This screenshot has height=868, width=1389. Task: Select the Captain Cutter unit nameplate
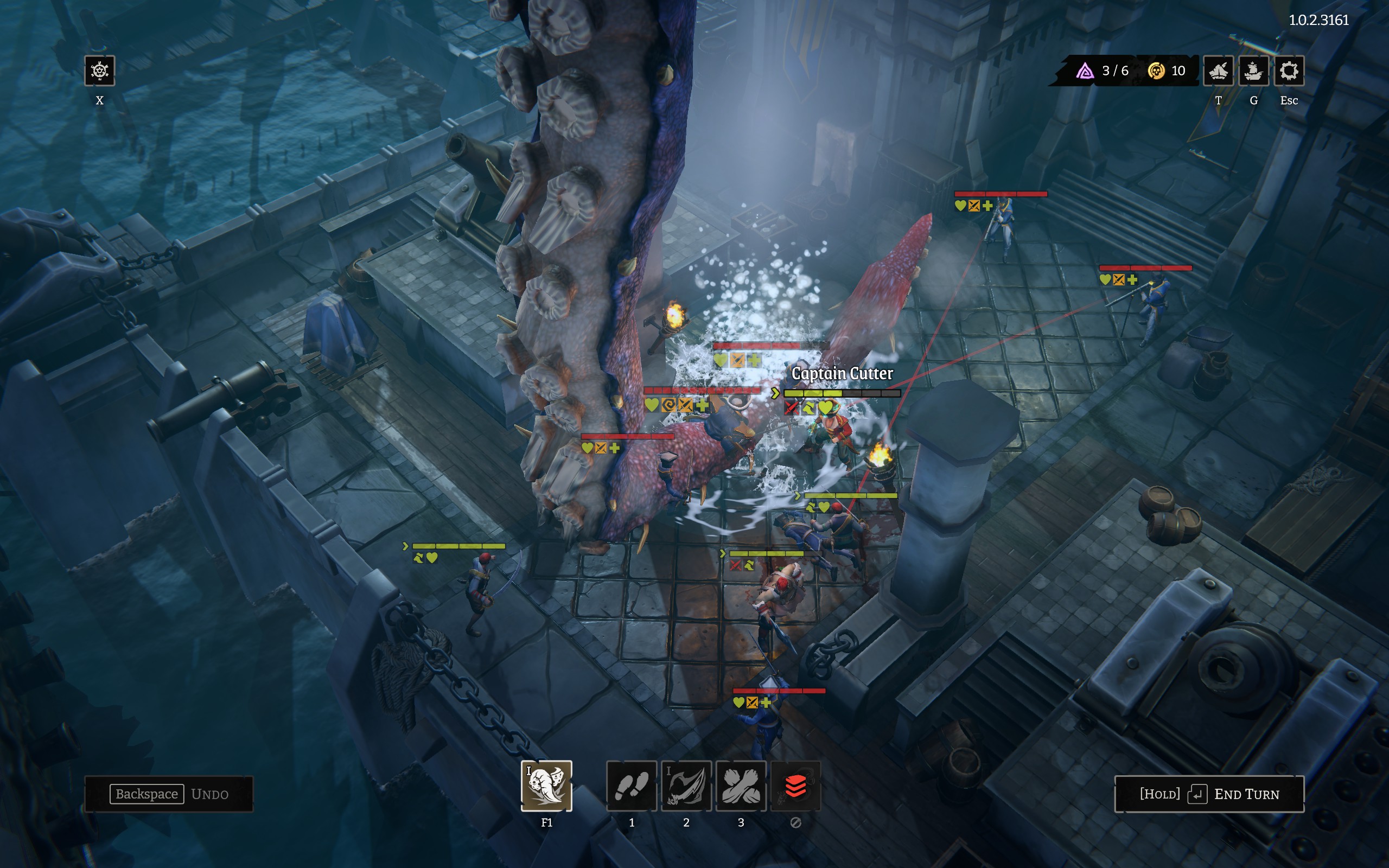[x=842, y=374]
